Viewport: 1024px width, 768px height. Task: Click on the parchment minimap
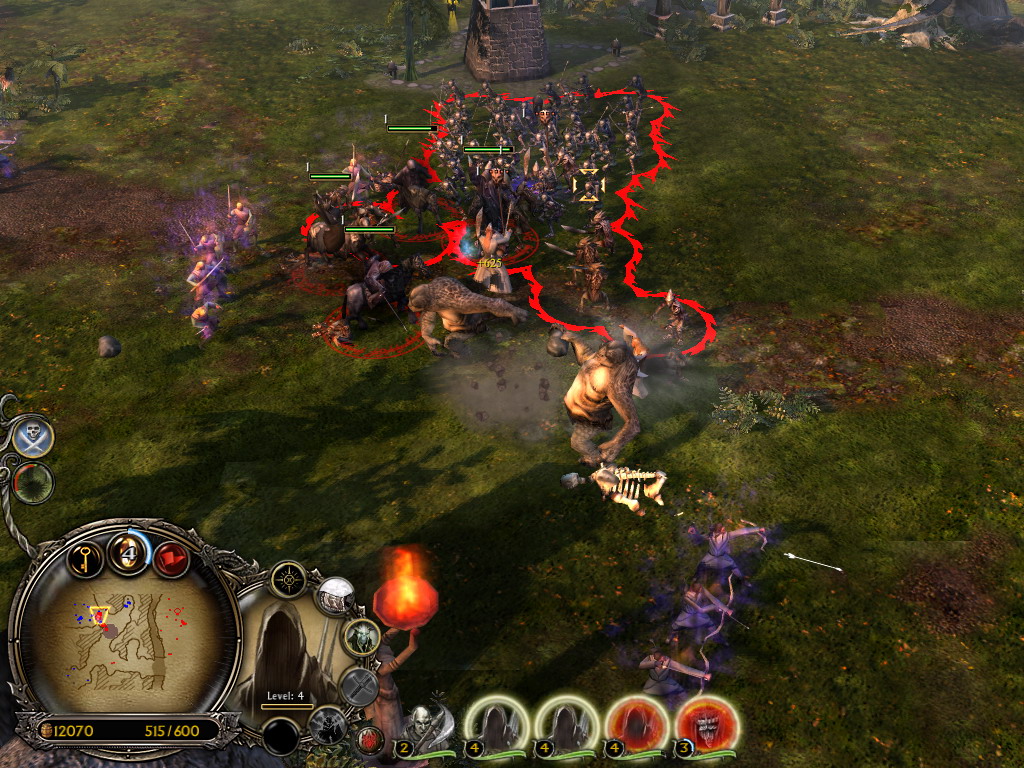(x=125, y=638)
